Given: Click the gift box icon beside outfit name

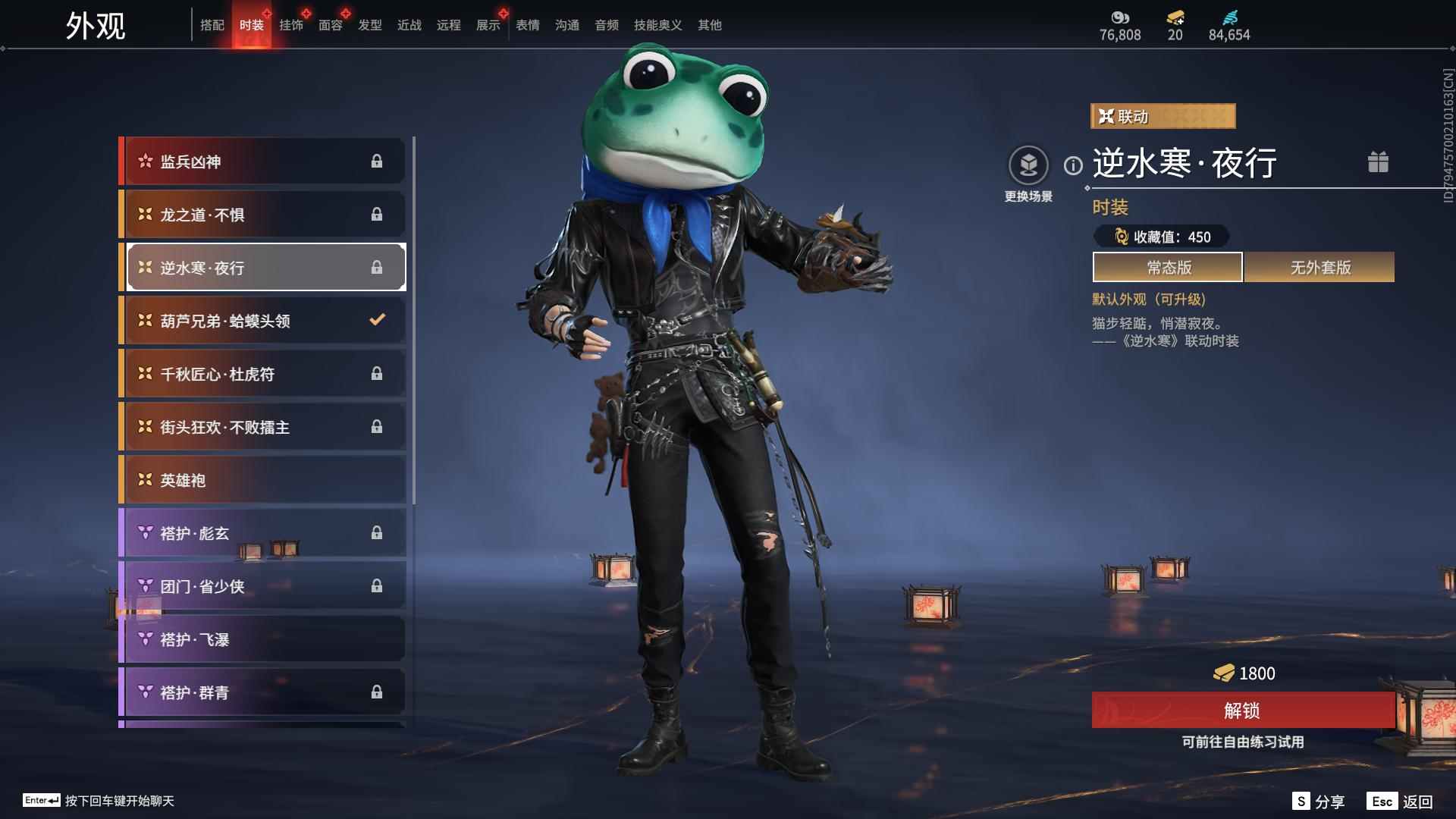Looking at the screenshot, I should tap(1378, 162).
